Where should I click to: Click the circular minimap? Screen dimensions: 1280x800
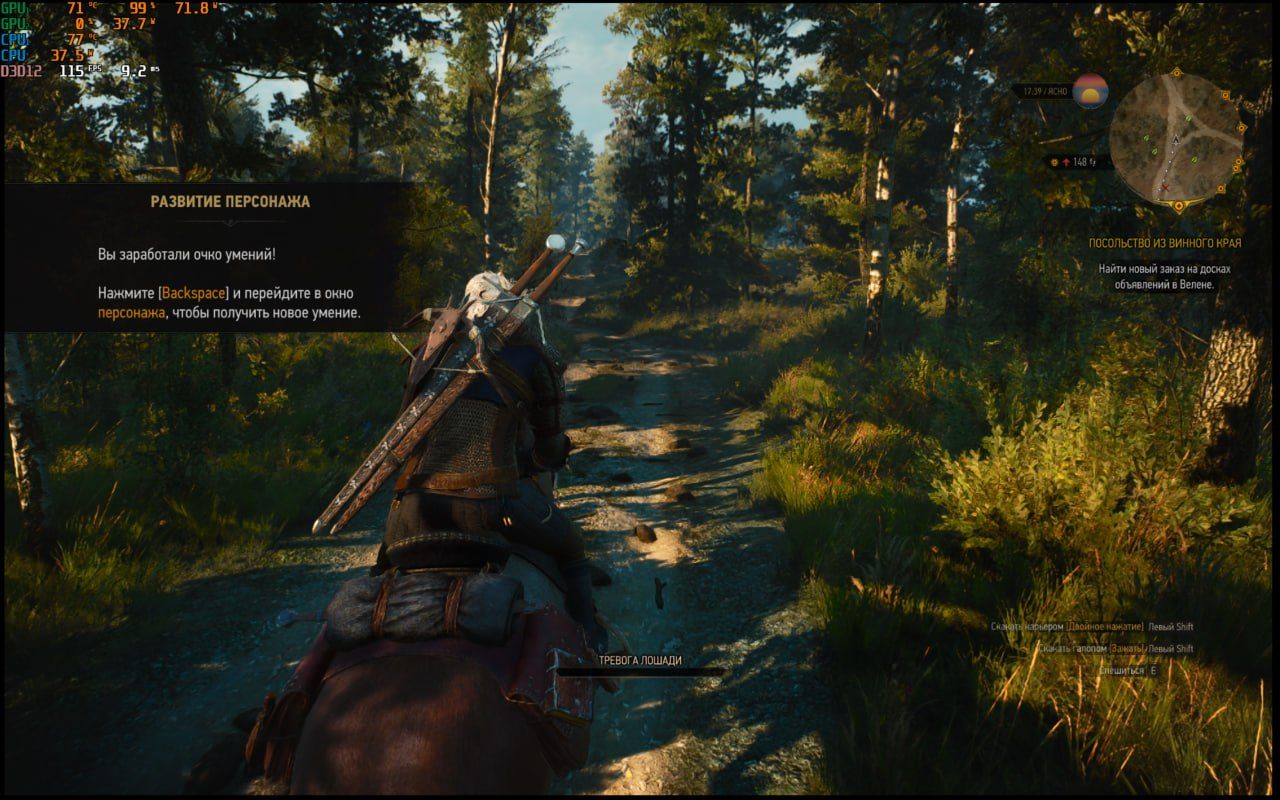(x=1175, y=139)
